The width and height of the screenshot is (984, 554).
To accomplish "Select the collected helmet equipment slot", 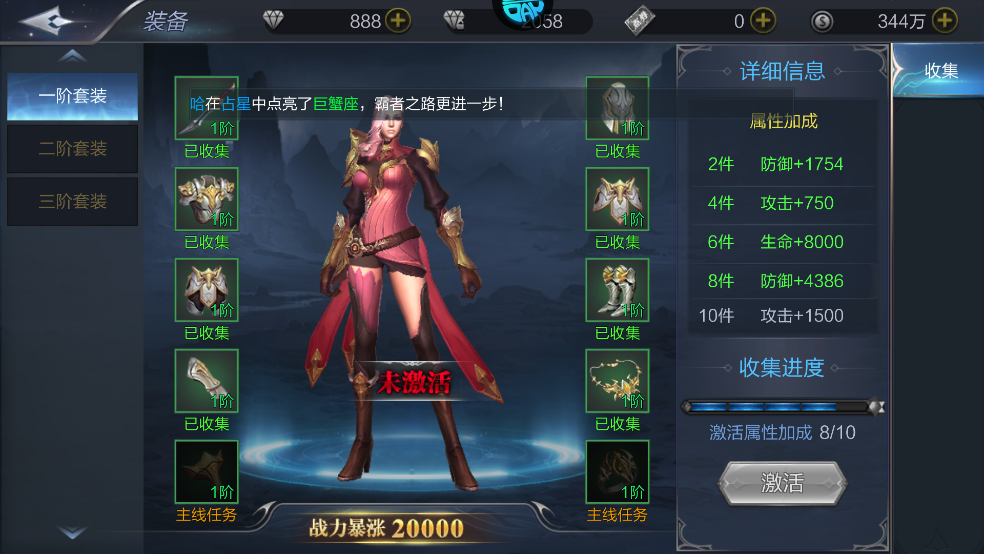I will (617, 108).
